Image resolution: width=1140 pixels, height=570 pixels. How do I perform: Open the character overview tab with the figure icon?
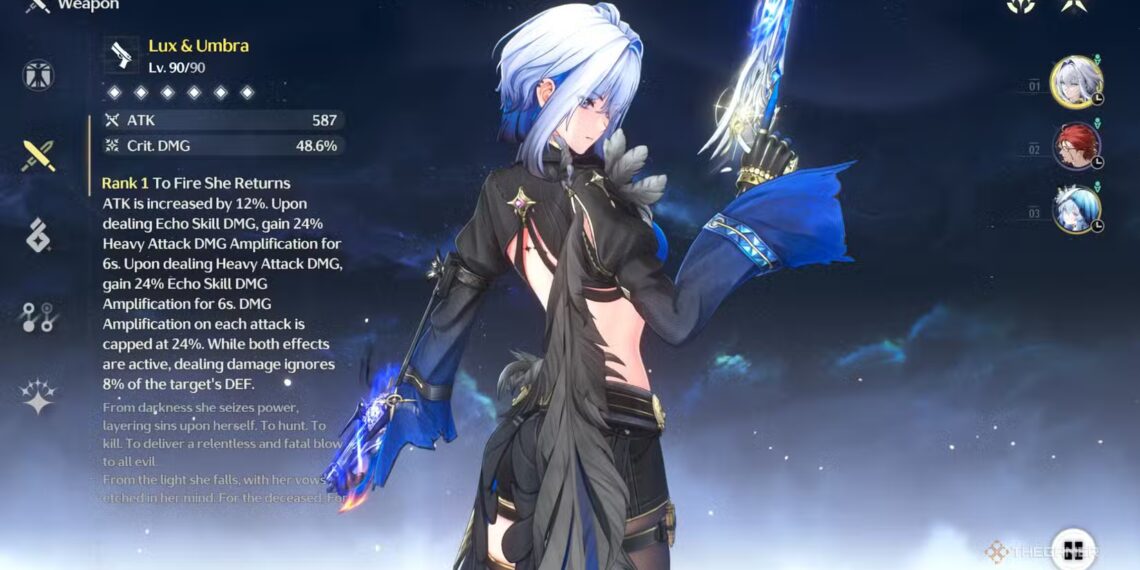(38, 75)
